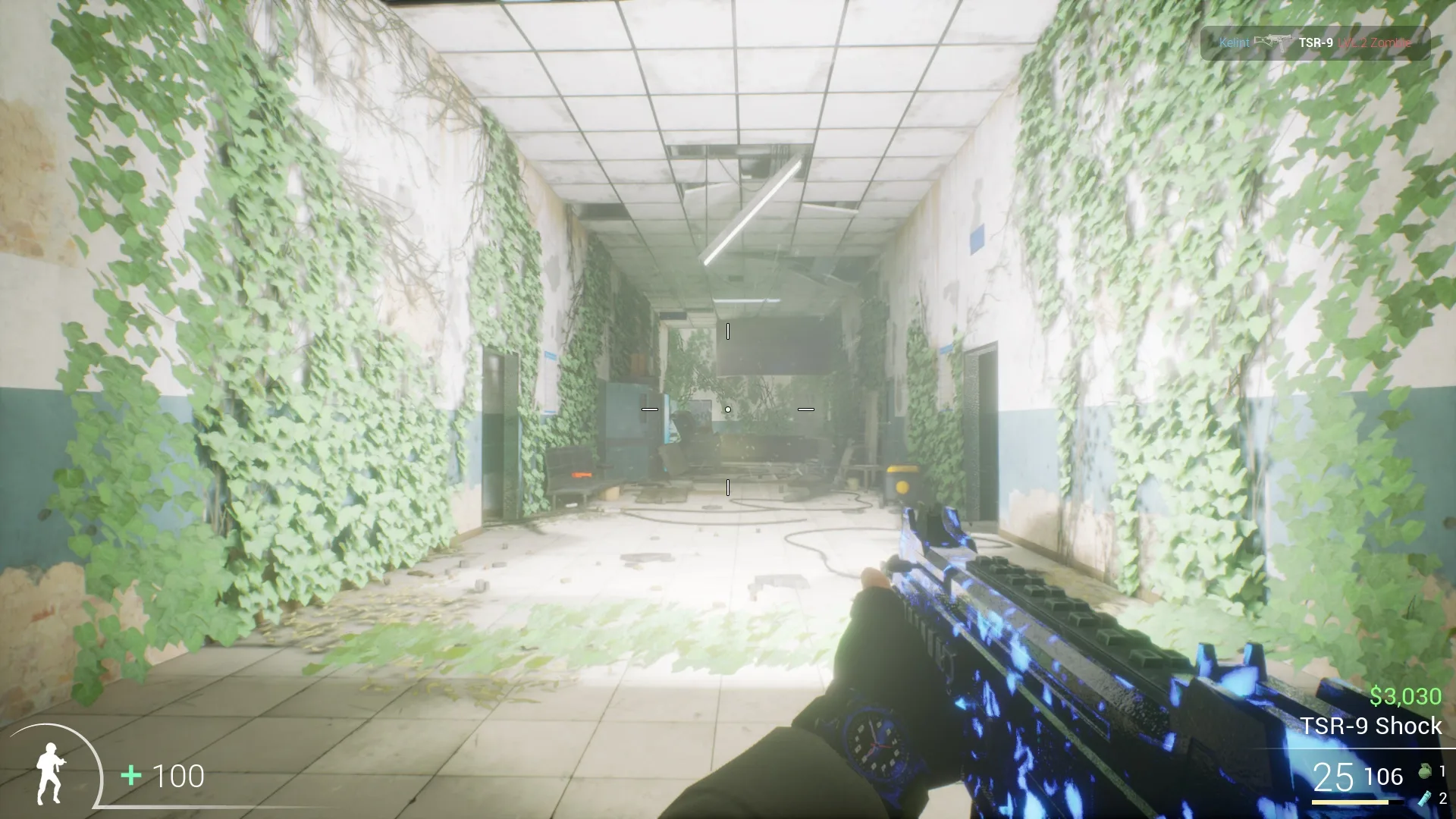Click the Kelint player name
This screenshot has width=1456, height=819.
click(1235, 43)
